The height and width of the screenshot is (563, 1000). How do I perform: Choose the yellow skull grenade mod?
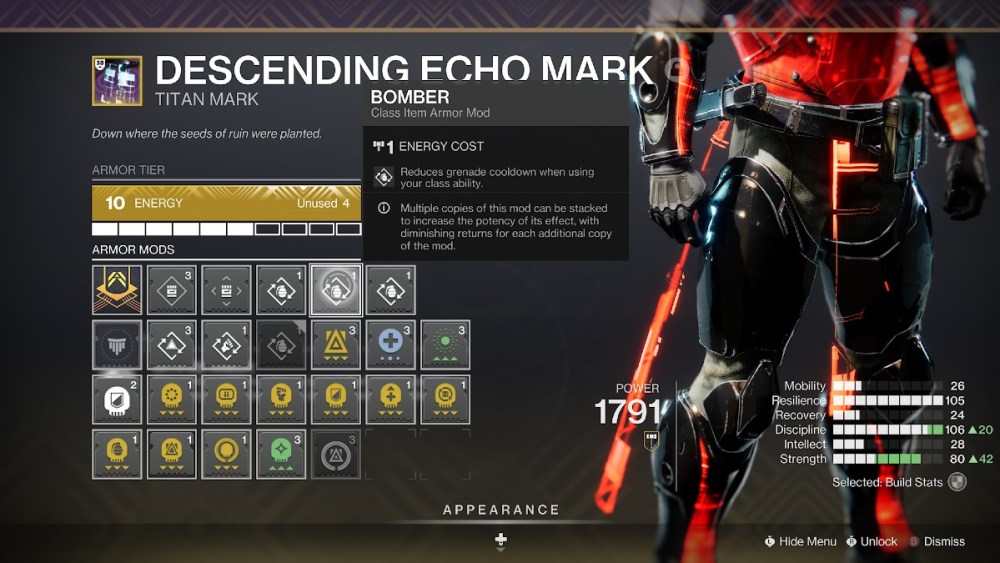coord(117,454)
